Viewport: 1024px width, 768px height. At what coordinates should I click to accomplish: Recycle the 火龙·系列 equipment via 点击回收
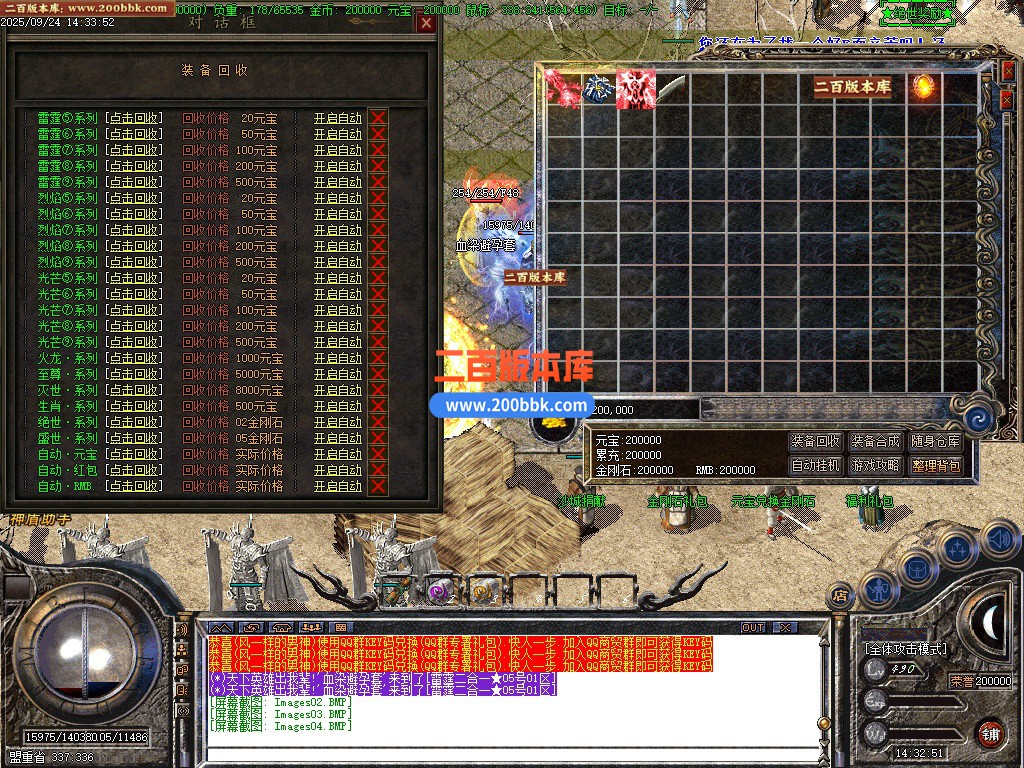click(134, 358)
